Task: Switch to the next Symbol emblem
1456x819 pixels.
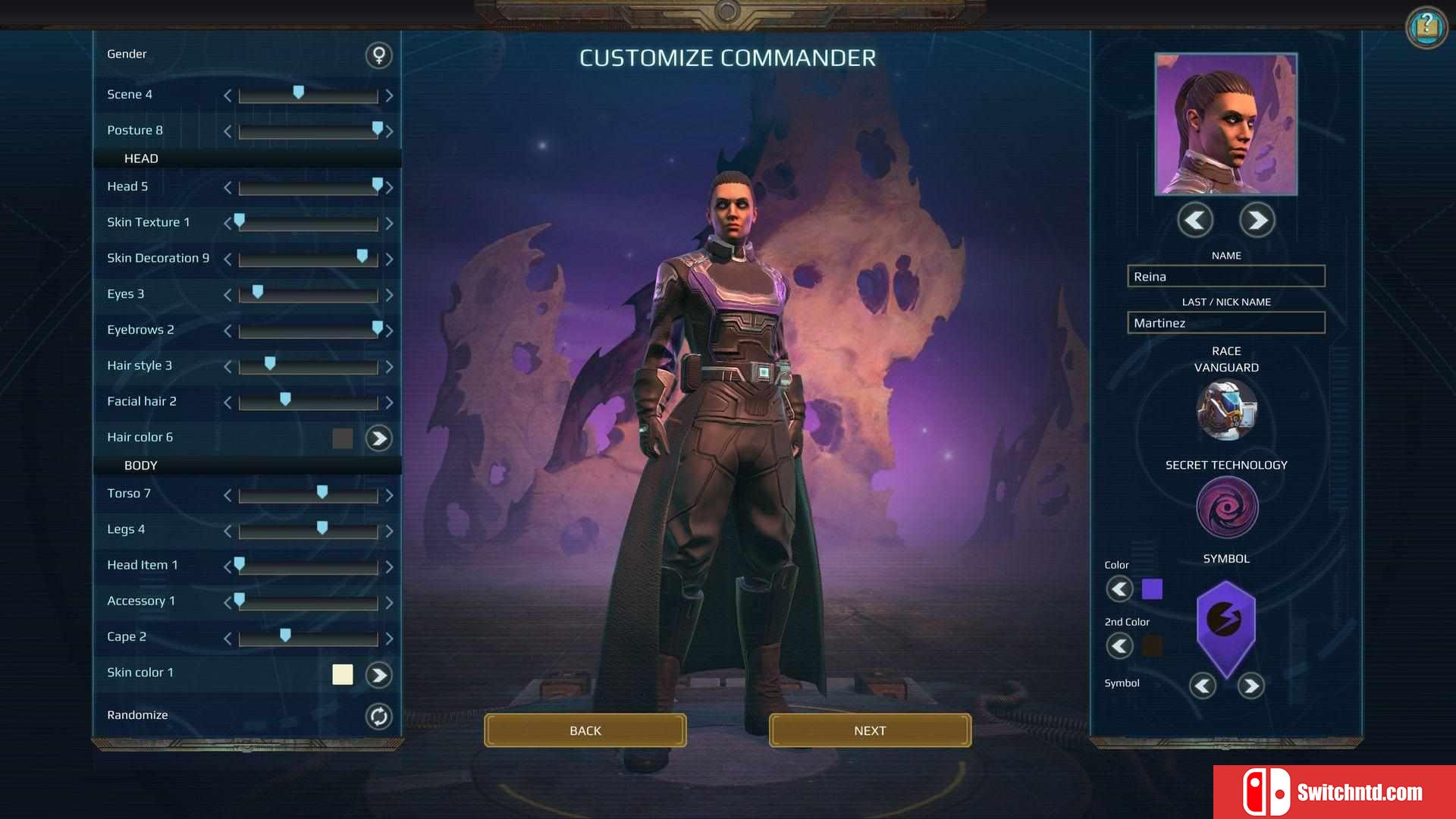Action: pyautogui.click(x=1250, y=686)
